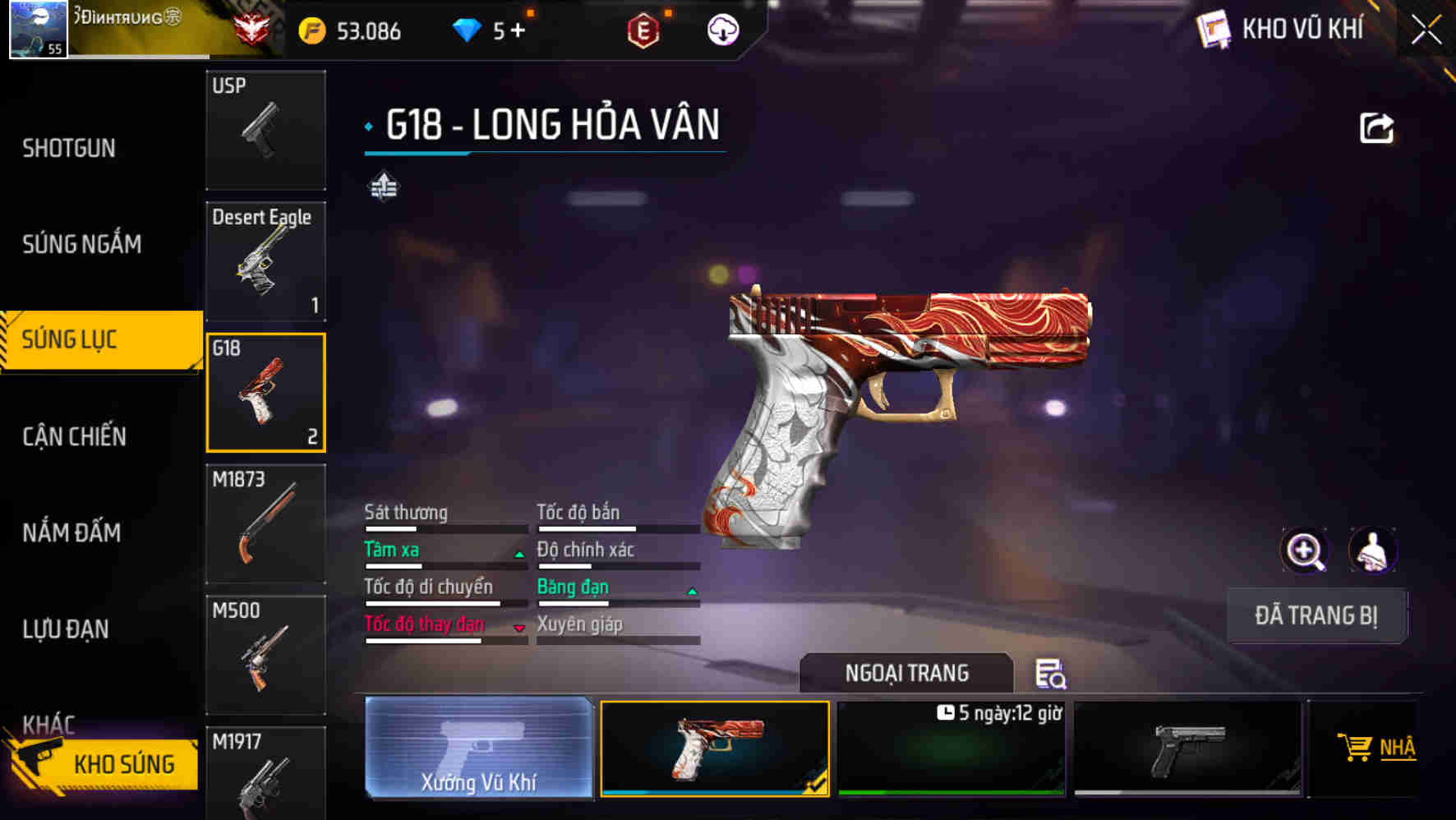Screen dimensions: 1456x820
Task: Preview skin on character icon
Action: pos(1373,551)
